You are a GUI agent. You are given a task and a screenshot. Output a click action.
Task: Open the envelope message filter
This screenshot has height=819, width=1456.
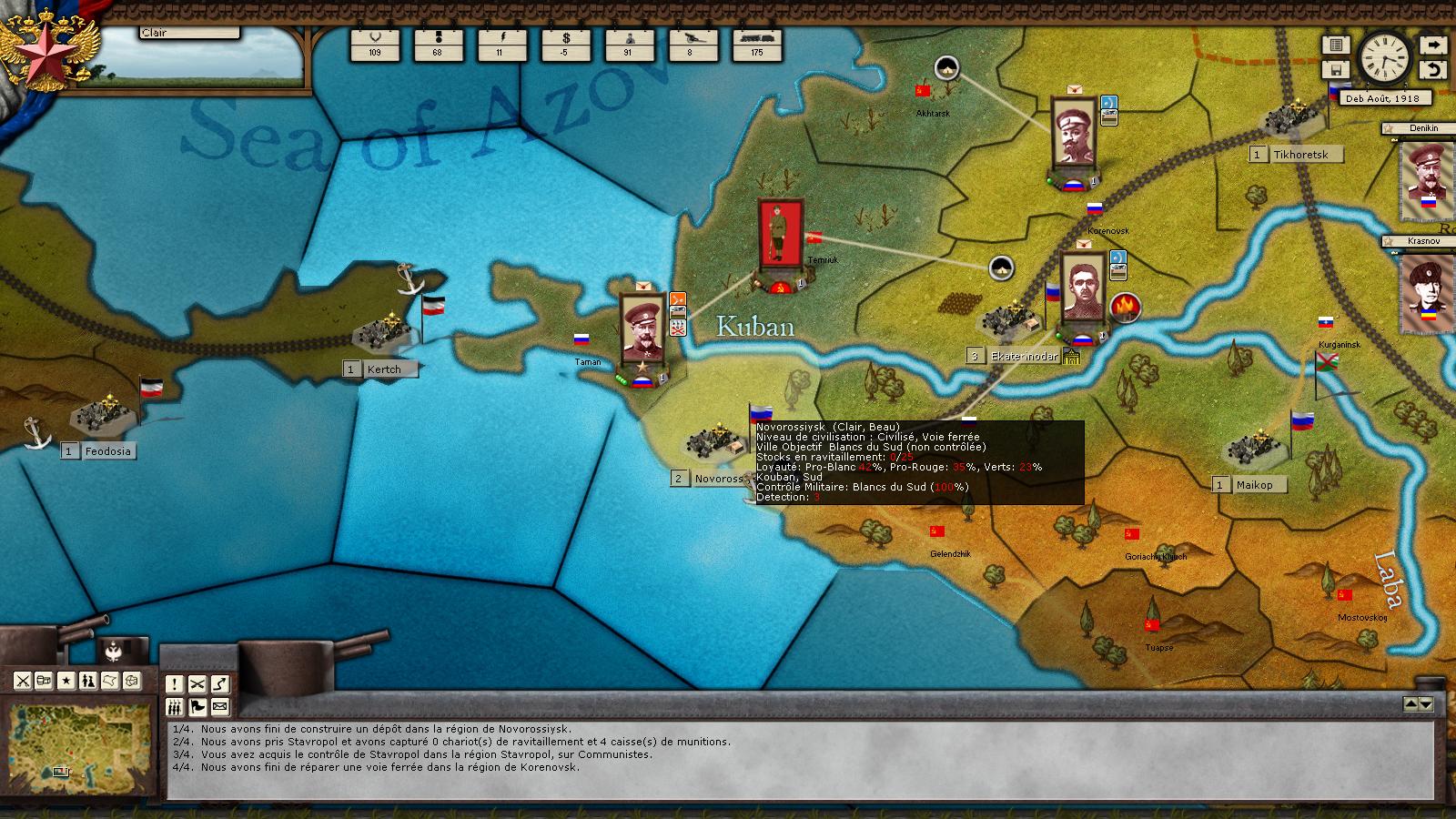pyautogui.click(x=220, y=707)
